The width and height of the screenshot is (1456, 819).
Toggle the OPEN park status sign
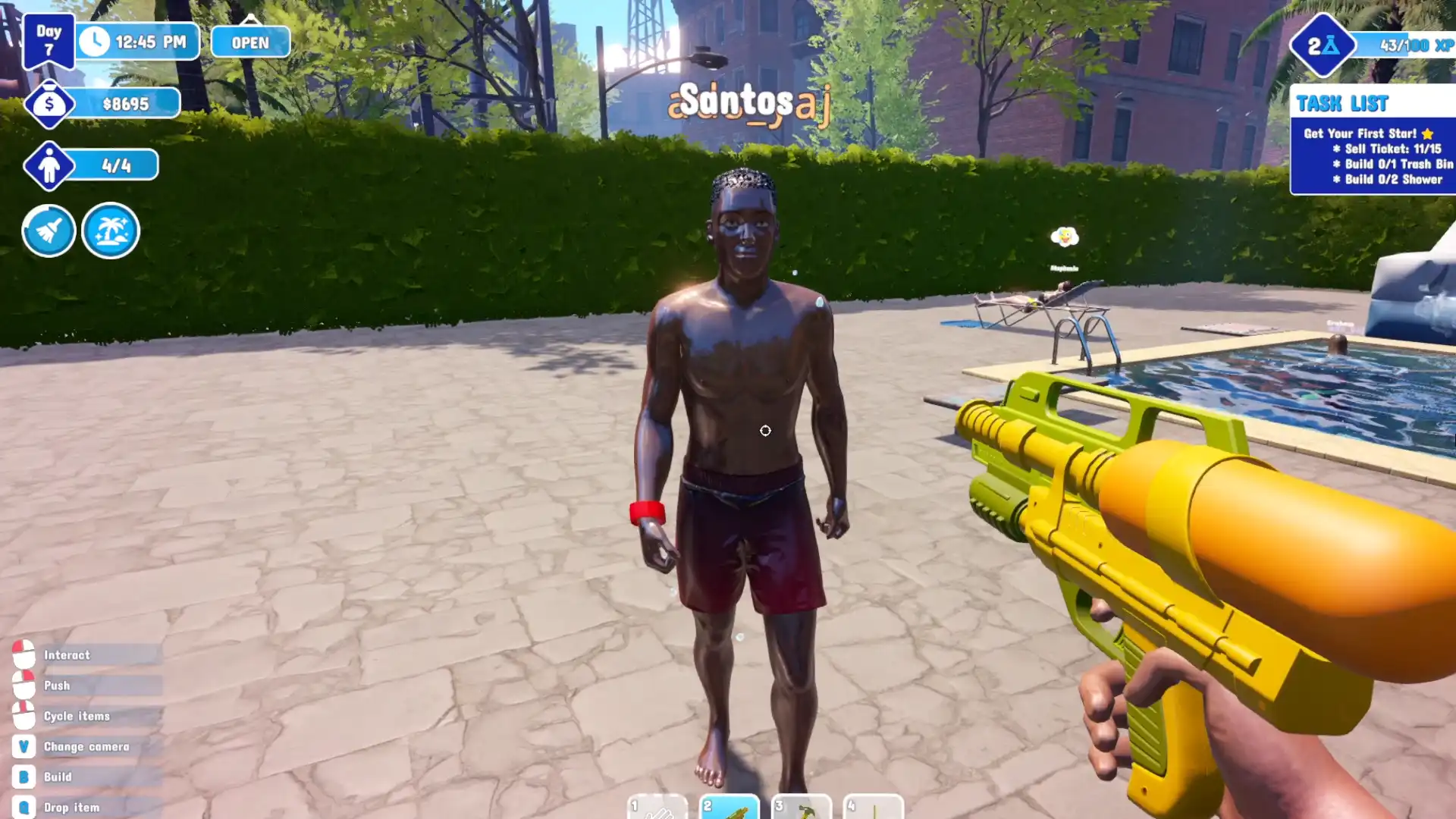point(250,42)
